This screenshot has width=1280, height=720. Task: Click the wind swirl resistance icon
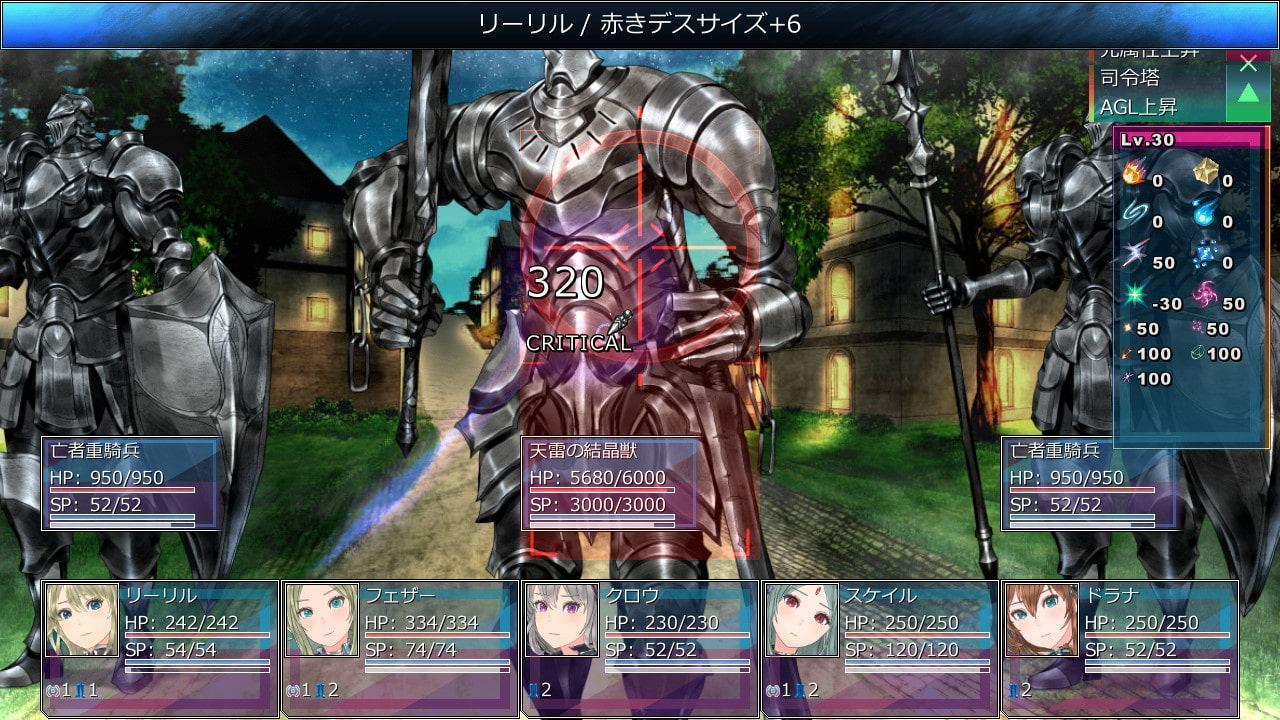coord(1135,215)
